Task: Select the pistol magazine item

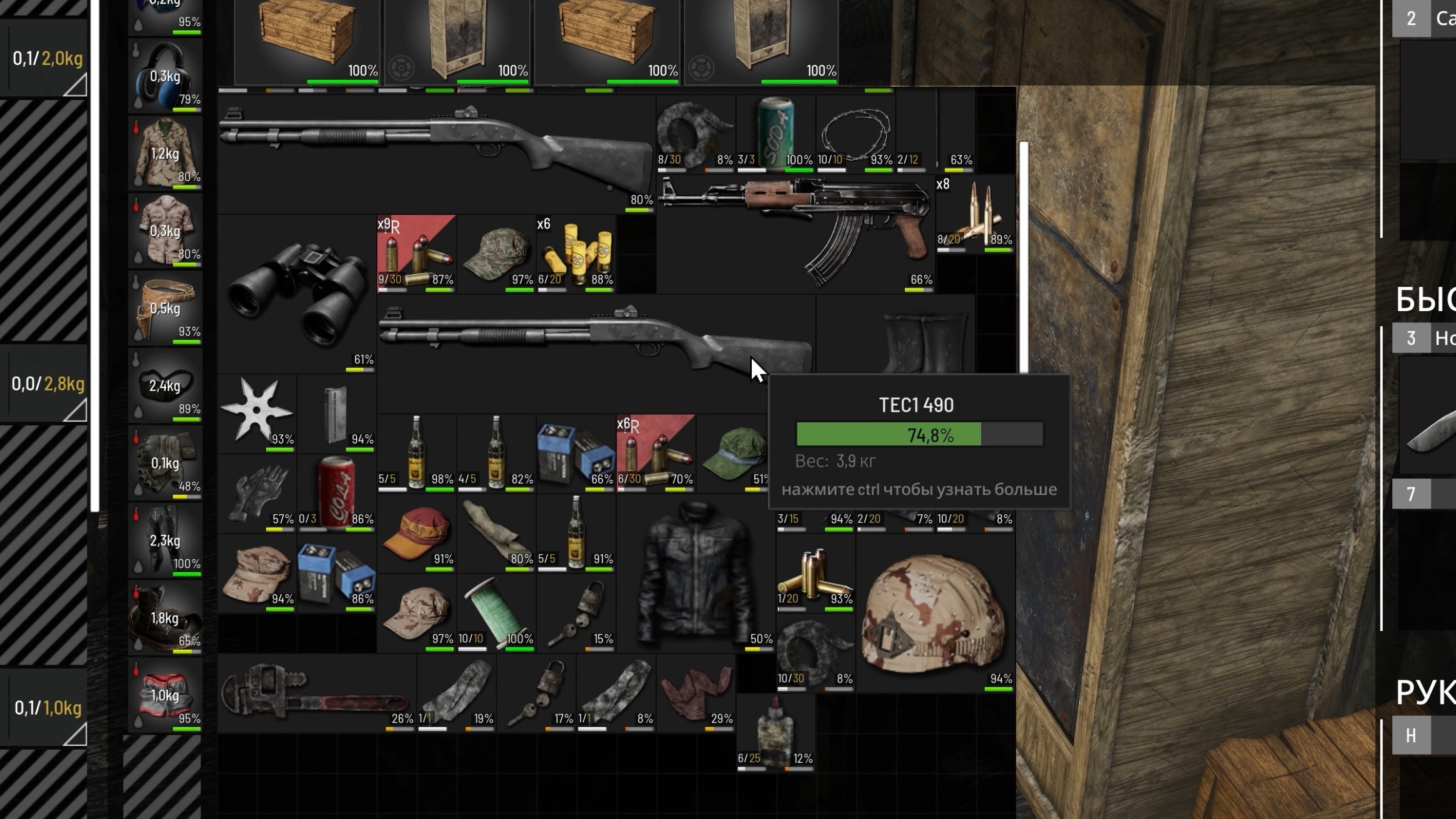Action: (x=336, y=414)
